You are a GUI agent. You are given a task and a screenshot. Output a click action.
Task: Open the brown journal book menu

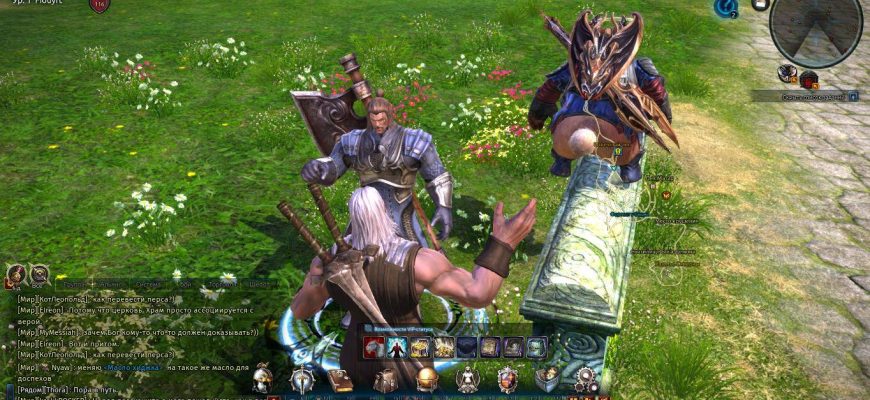(x=340, y=380)
